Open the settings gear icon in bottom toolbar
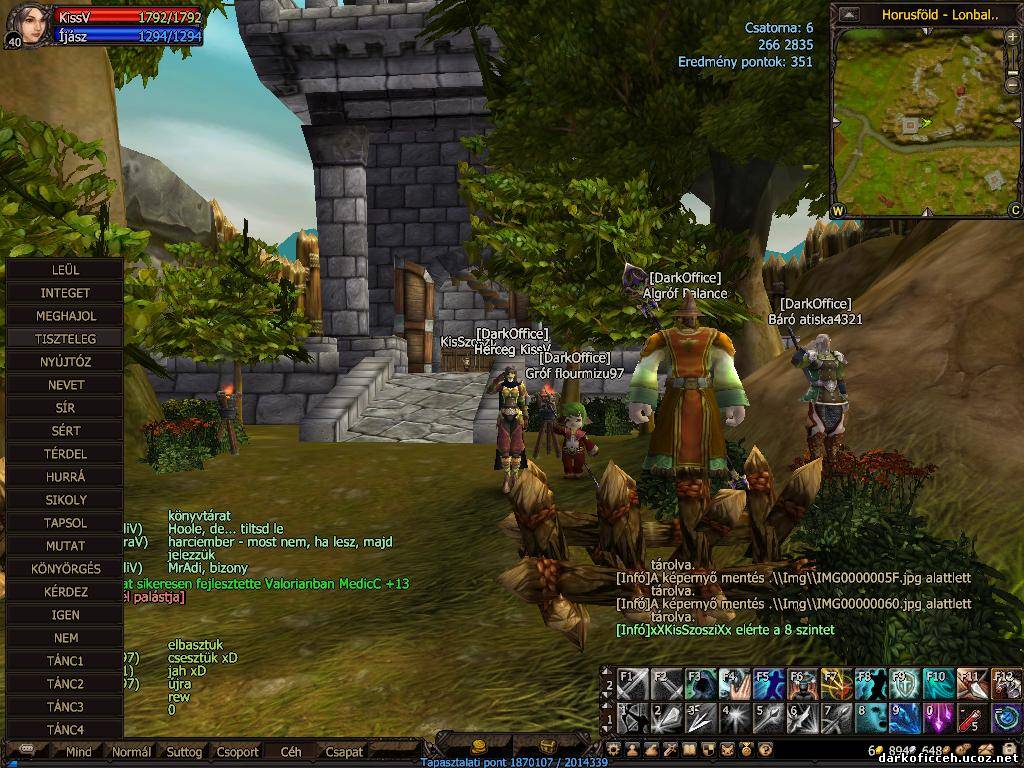Image resolution: width=1024 pixels, height=768 pixels. [x=613, y=748]
